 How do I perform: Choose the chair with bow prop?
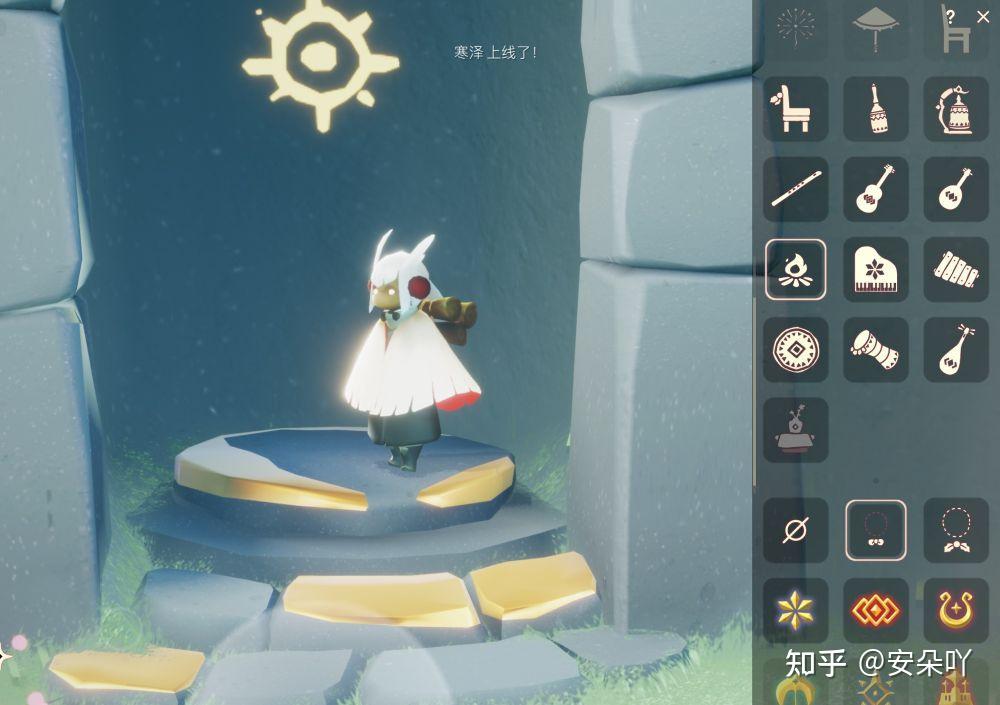(796, 109)
